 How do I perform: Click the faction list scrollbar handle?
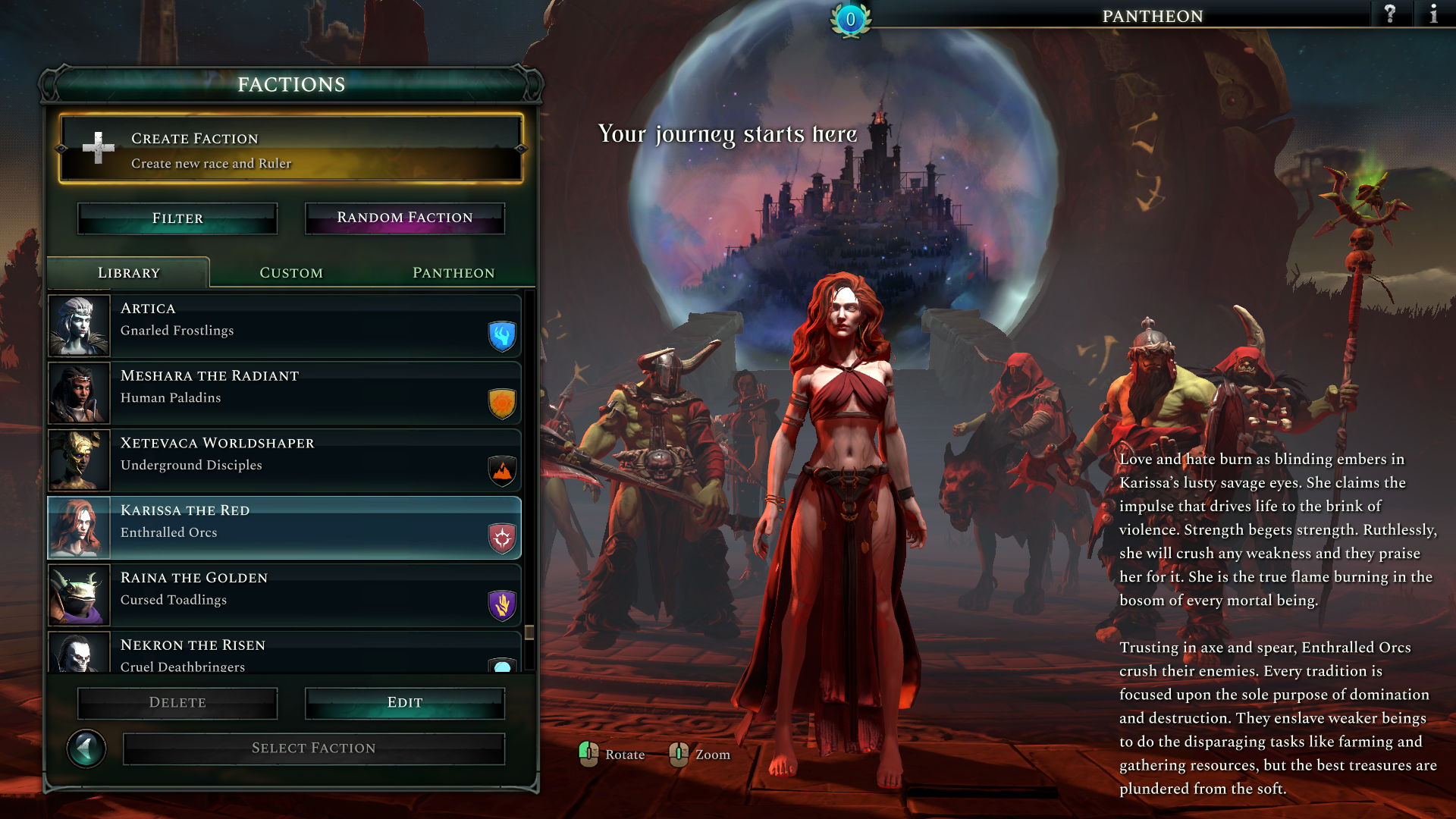click(529, 632)
